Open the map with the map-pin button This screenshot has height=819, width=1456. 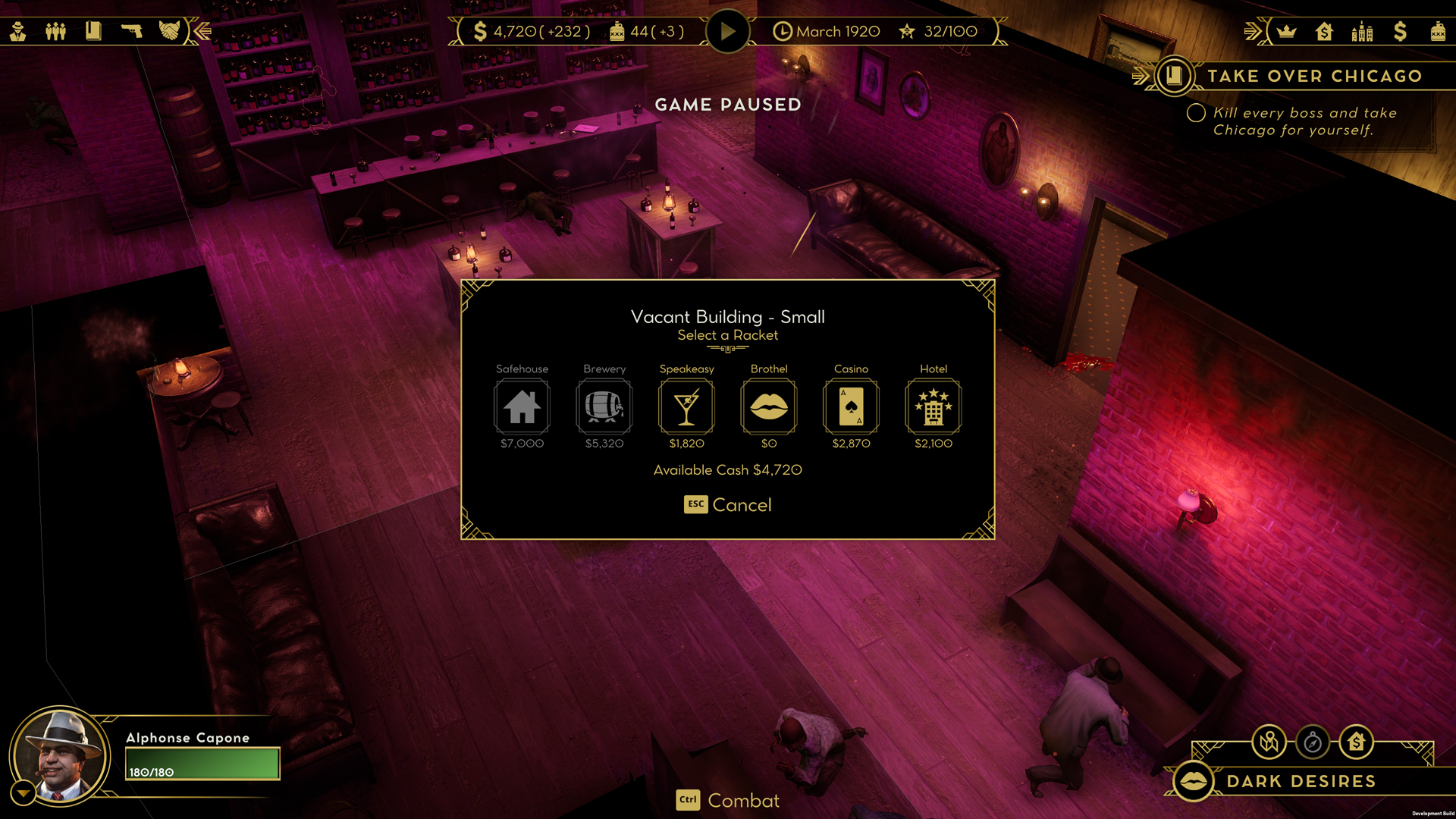pos(1269,742)
